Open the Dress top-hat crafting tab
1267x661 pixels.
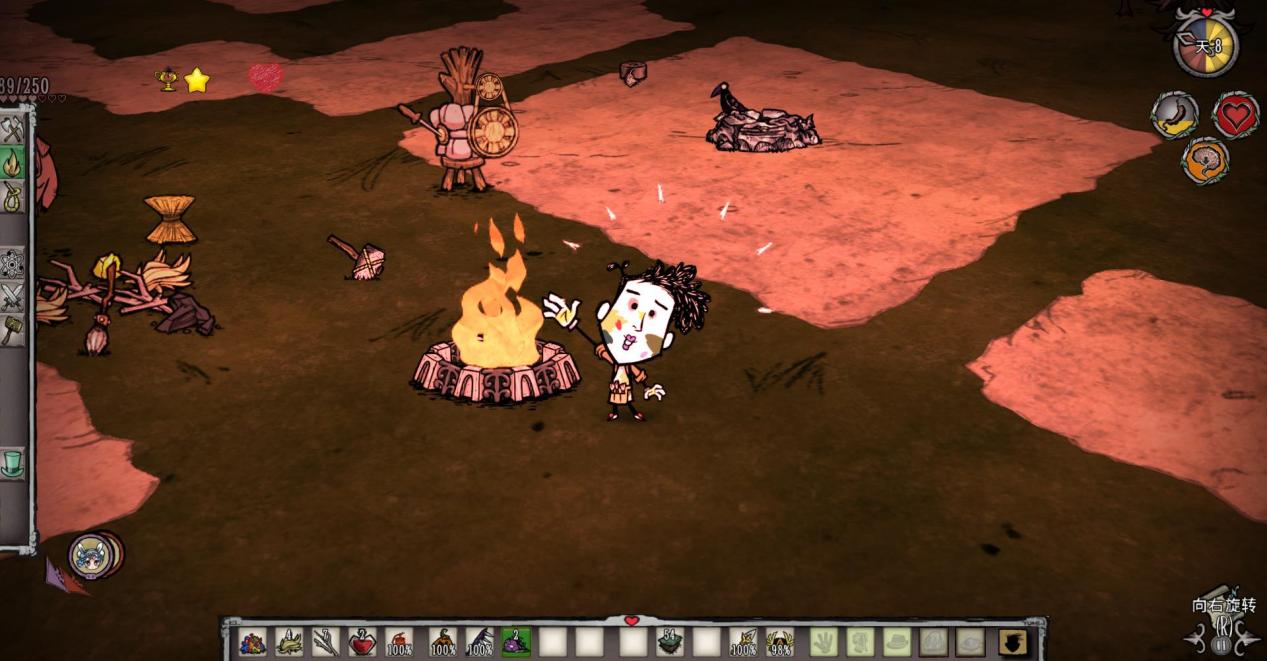12,463
